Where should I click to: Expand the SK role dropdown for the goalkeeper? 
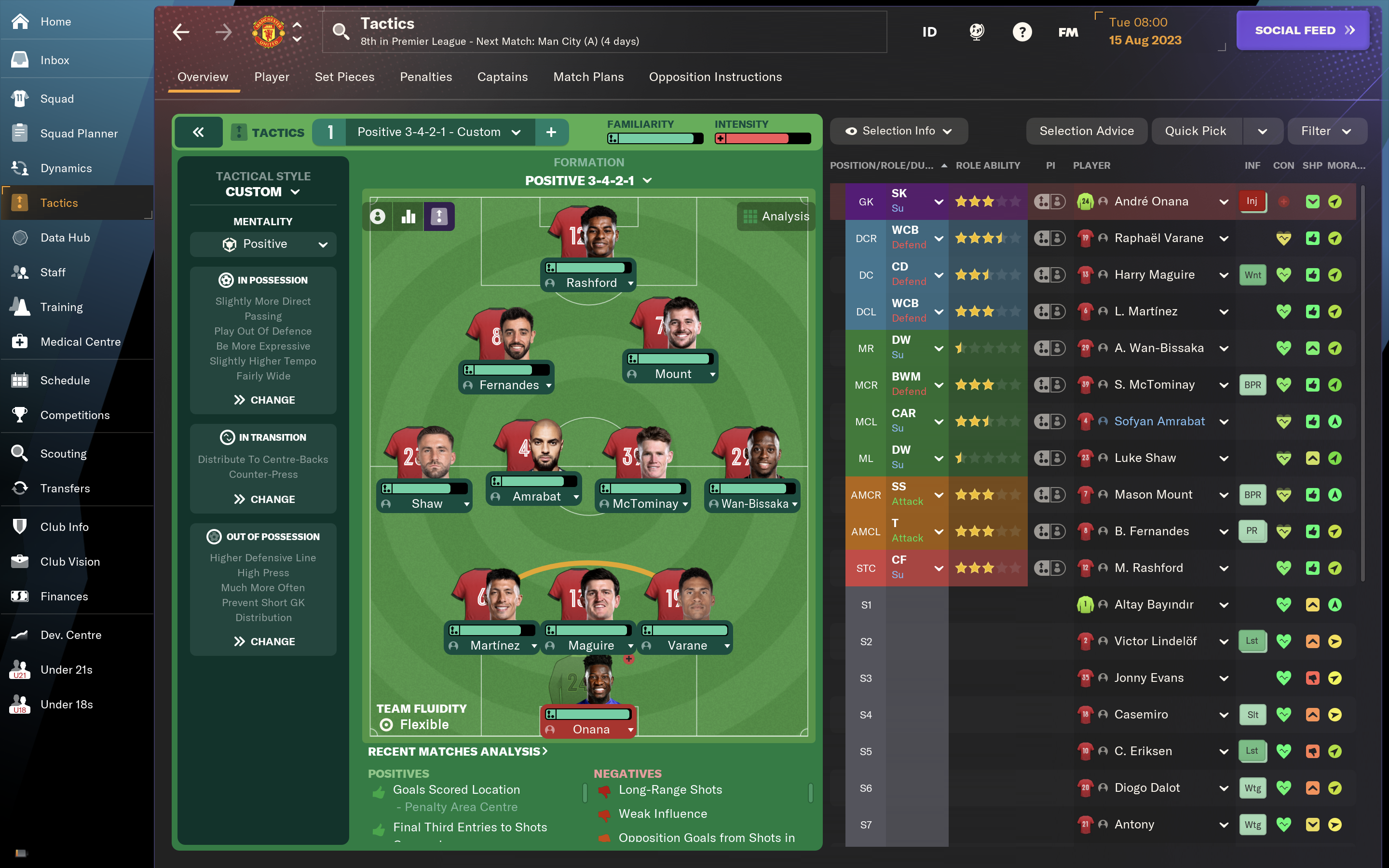point(938,202)
